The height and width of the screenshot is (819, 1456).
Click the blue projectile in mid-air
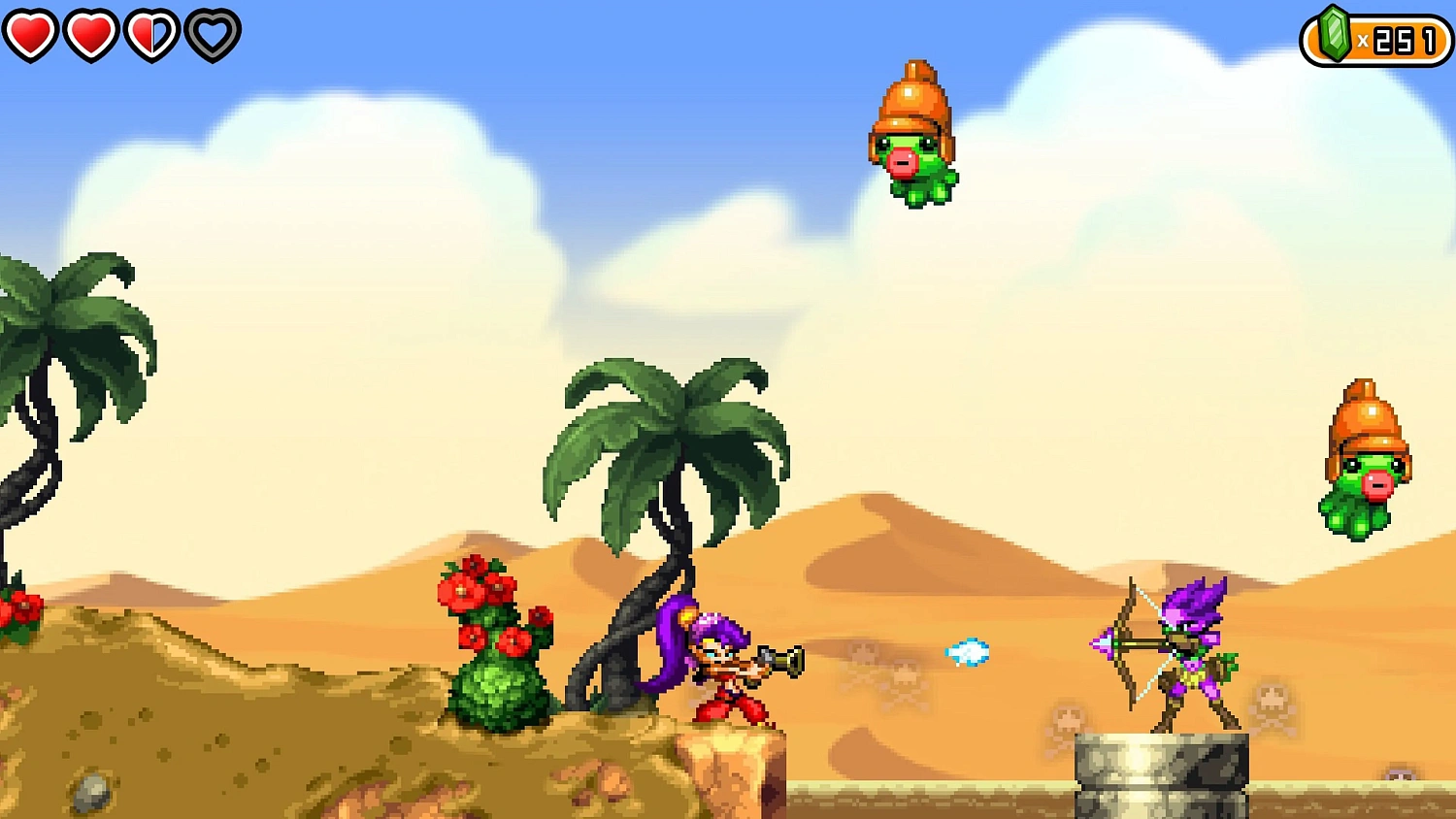966,652
